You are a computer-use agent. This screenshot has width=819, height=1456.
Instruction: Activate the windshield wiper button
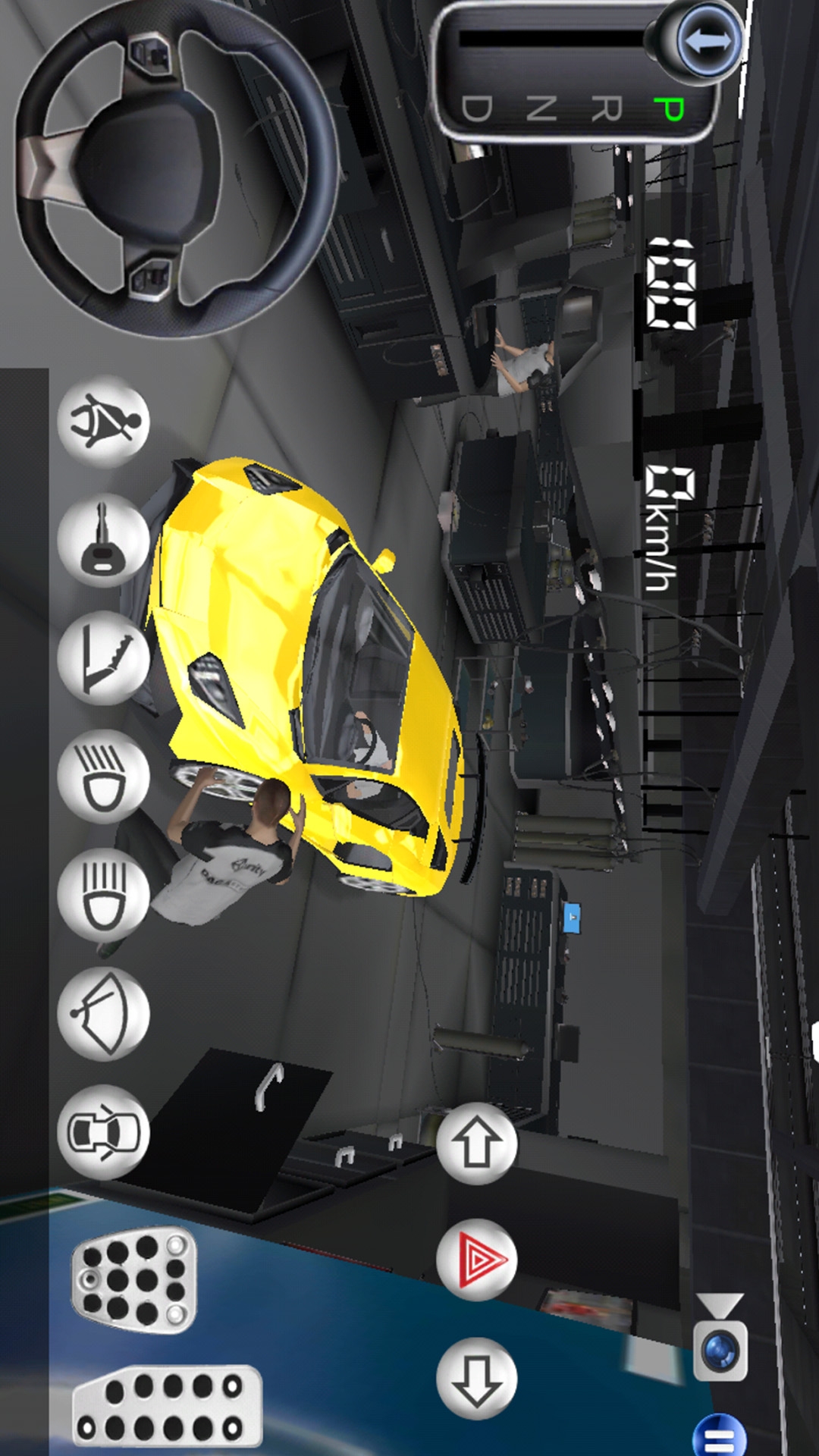[x=104, y=1013]
